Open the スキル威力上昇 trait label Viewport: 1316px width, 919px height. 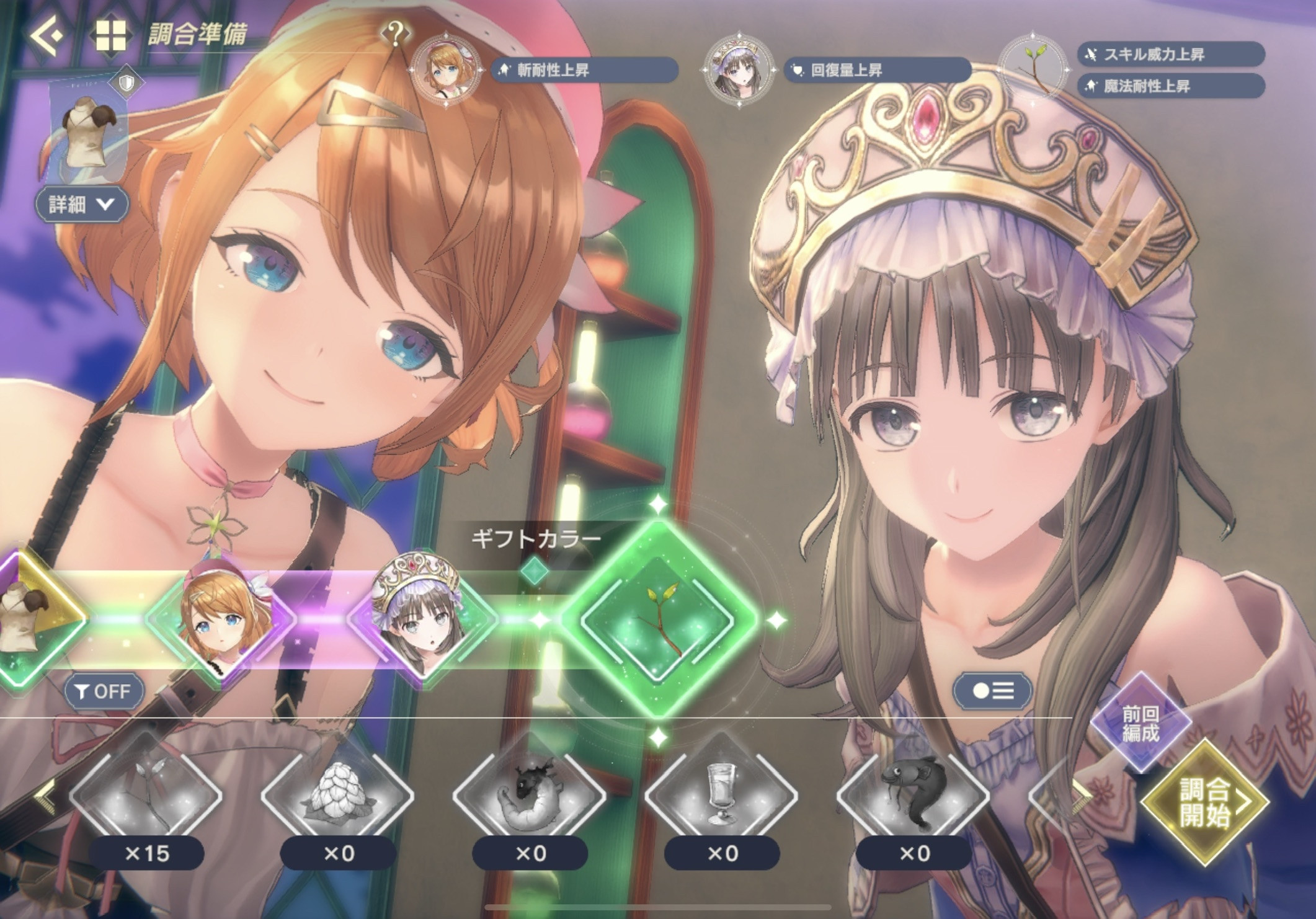coord(1171,55)
